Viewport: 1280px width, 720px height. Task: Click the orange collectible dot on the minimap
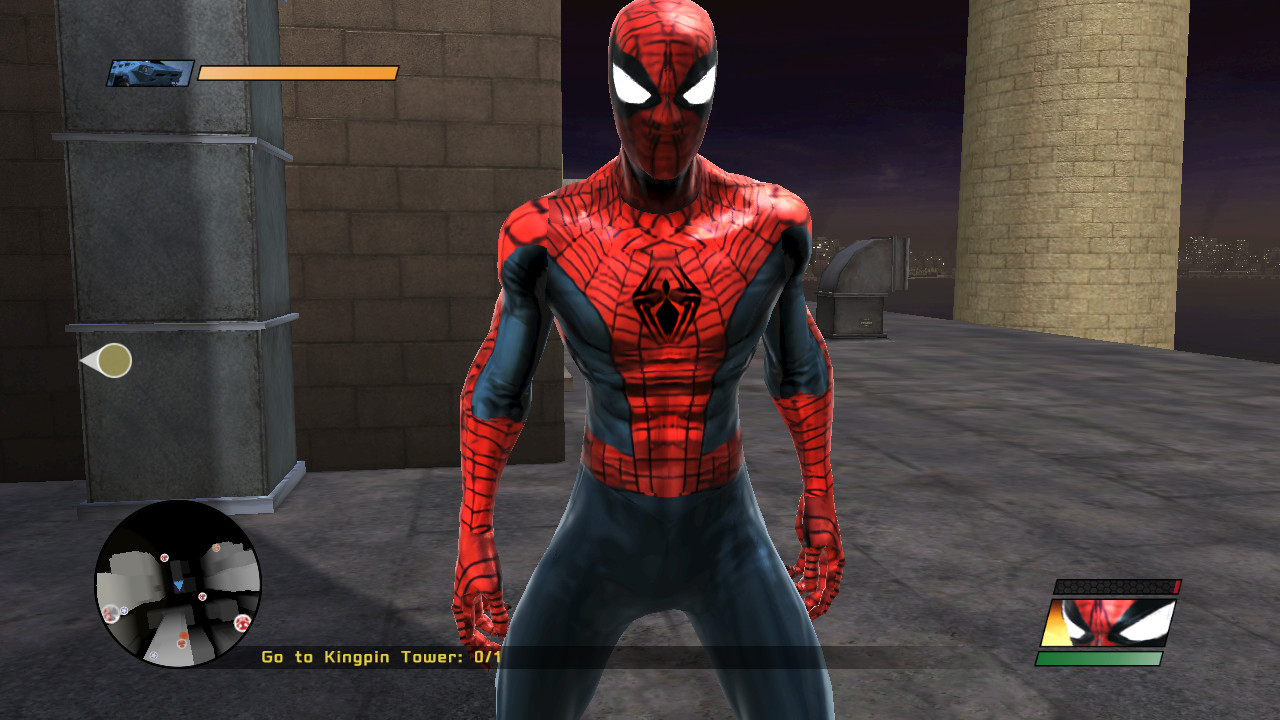click(182, 635)
